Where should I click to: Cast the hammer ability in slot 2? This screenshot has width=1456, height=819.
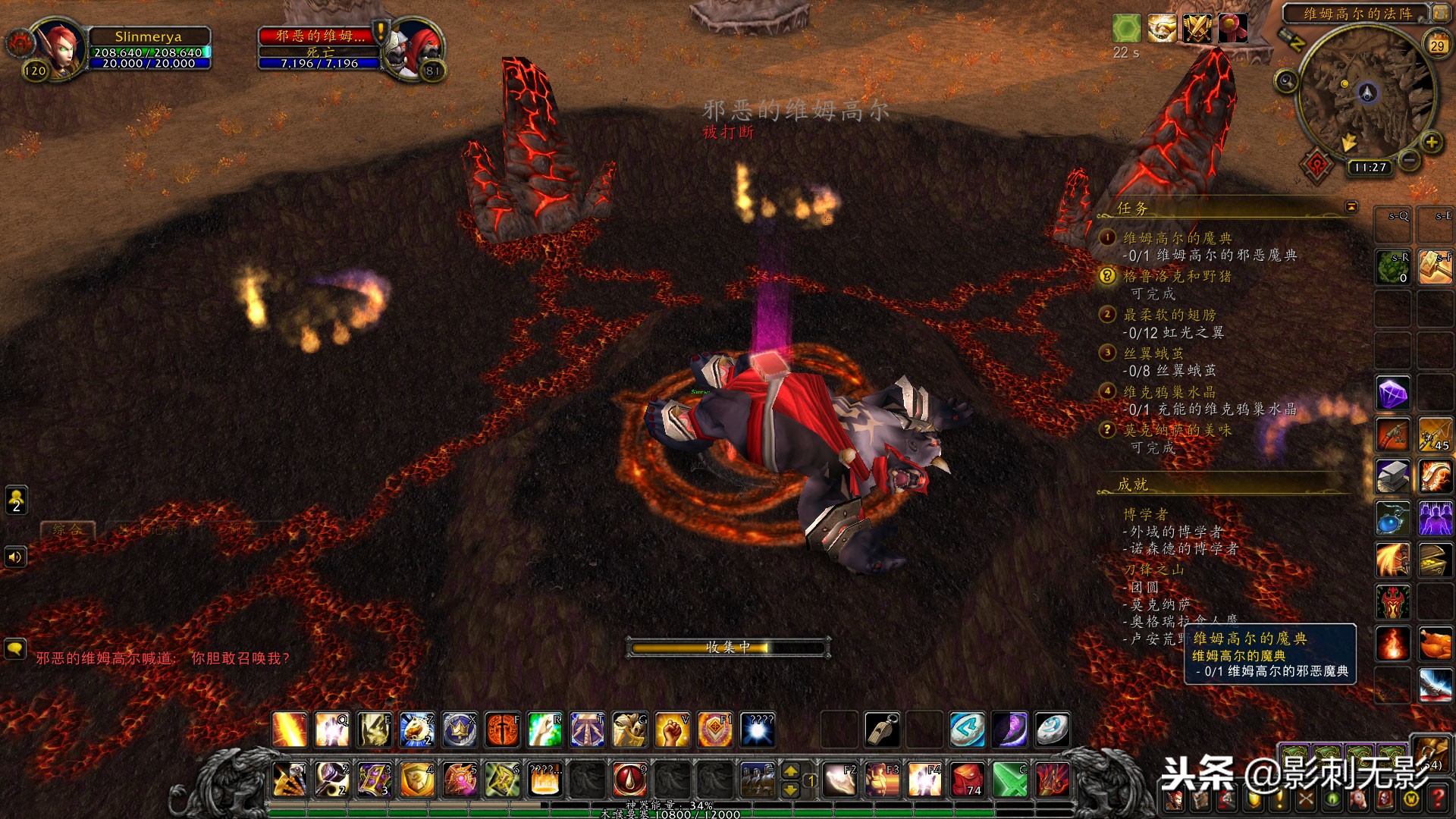coord(332,779)
